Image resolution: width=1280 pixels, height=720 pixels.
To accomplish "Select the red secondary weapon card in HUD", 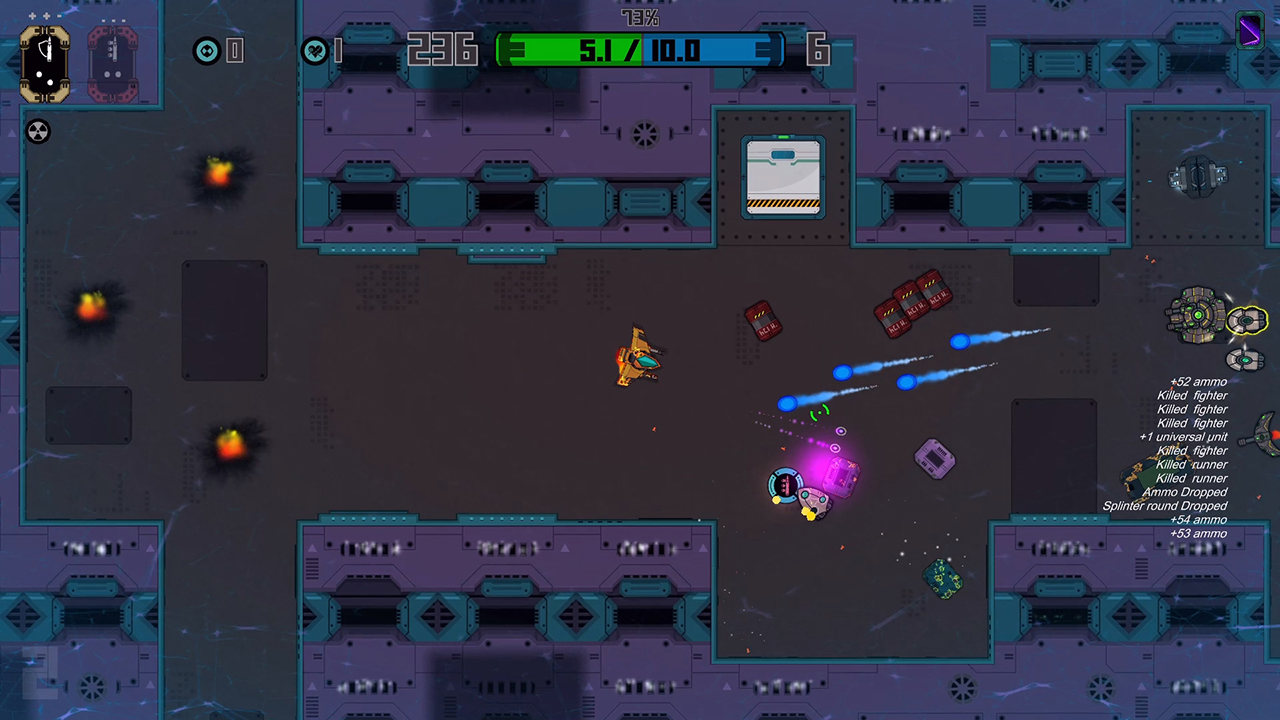I will tap(111, 62).
